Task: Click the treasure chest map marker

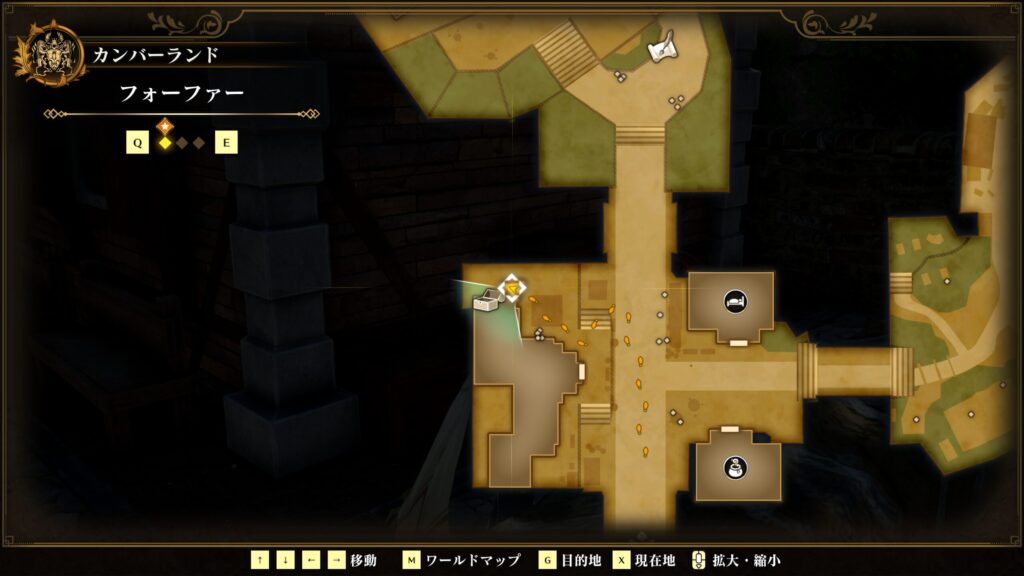Action: point(487,301)
